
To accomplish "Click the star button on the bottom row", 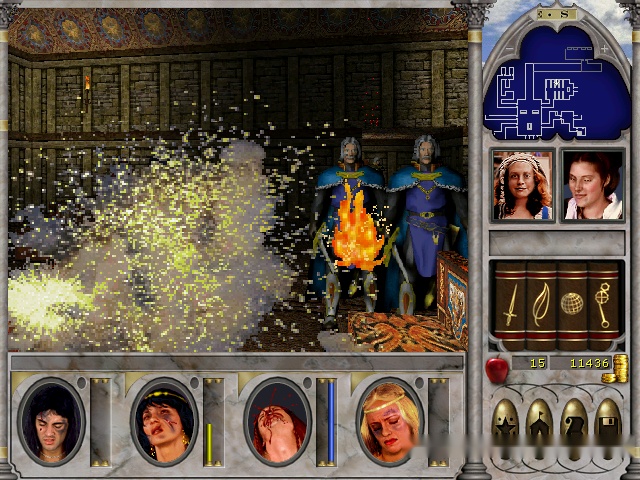I will pyautogui.click(x=507, y=423).
